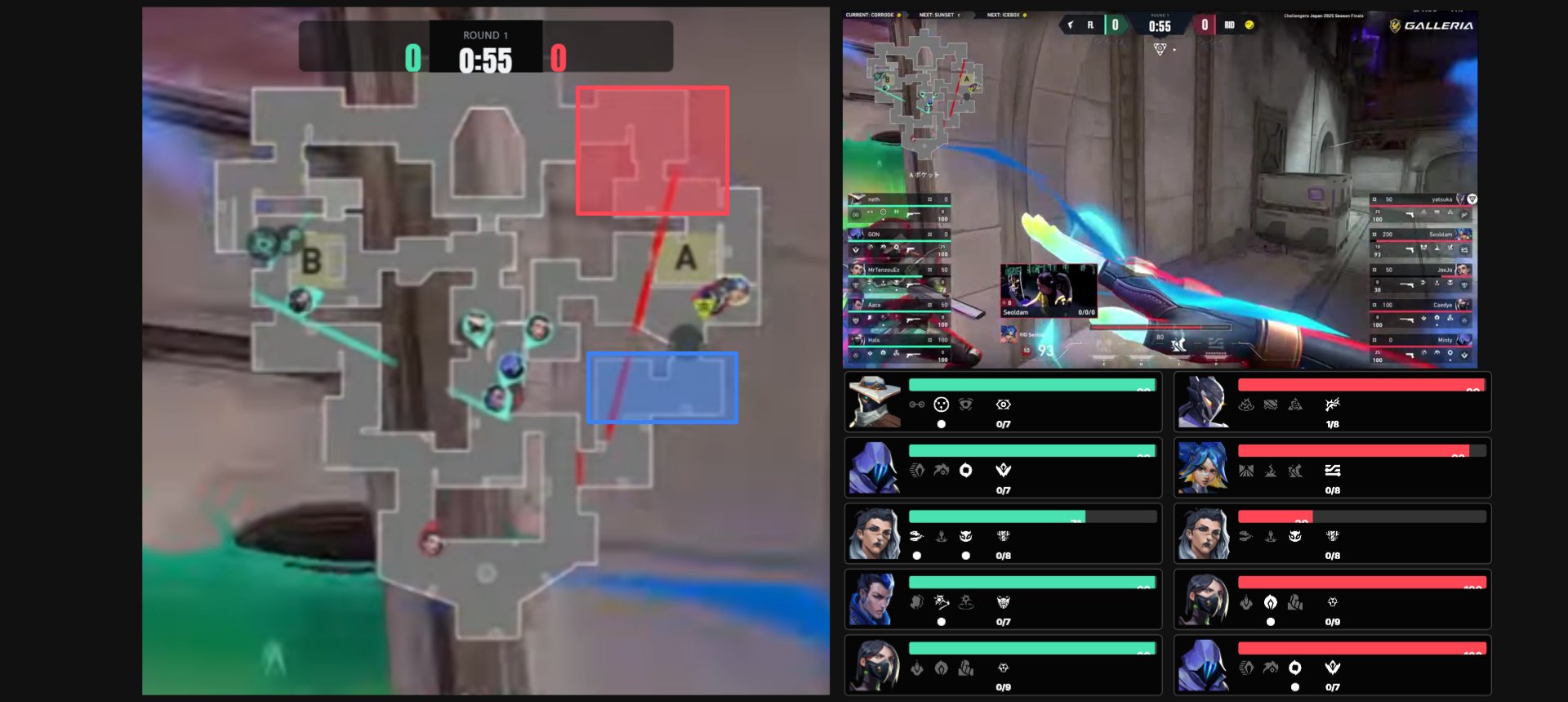Click Cypher's Neural Theft ultimate icon
The width and height of the screenshot is (1568, 702).
[x=1004, y=405]
